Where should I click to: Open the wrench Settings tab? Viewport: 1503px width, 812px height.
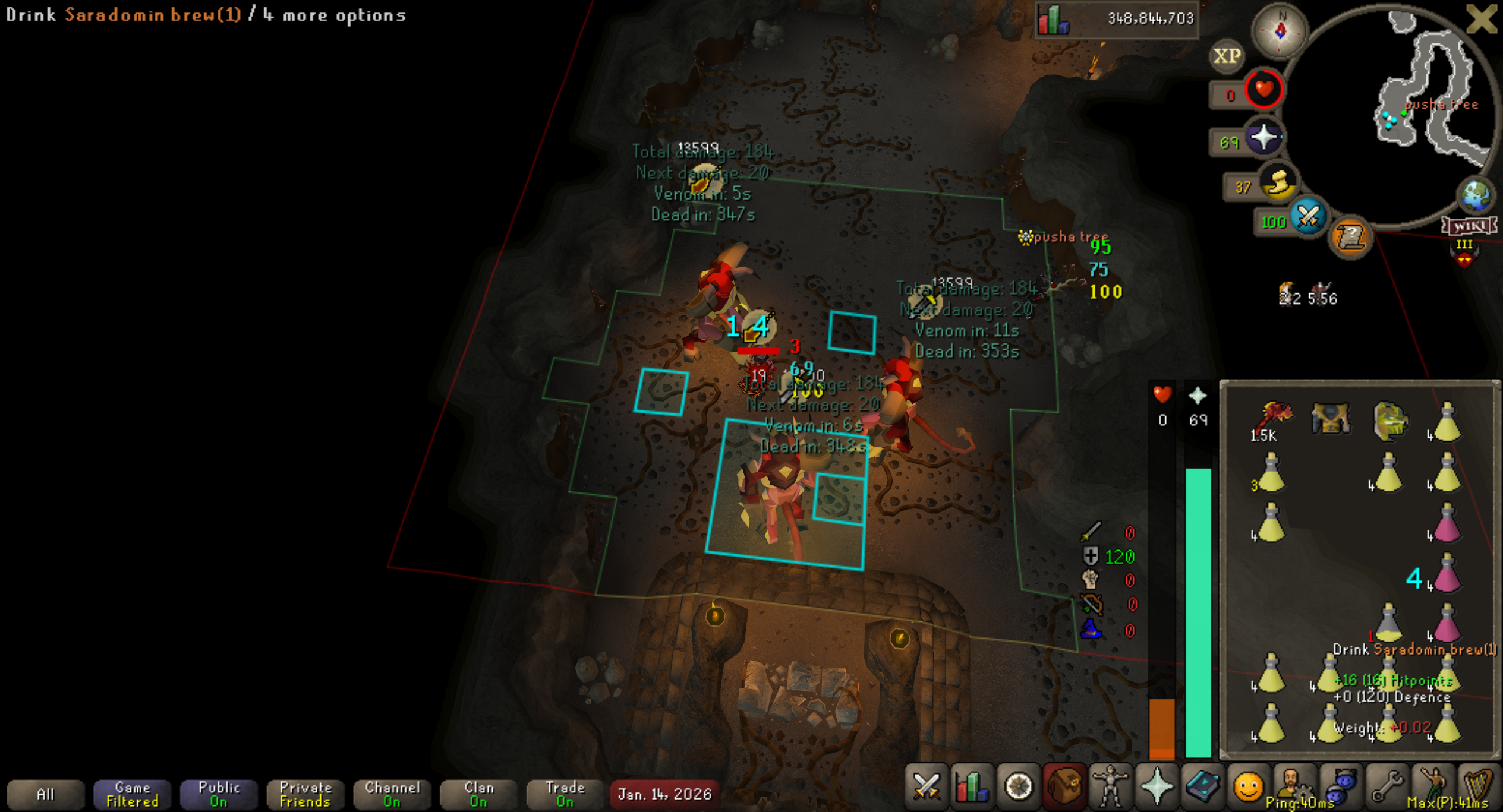pos(1387,788)
